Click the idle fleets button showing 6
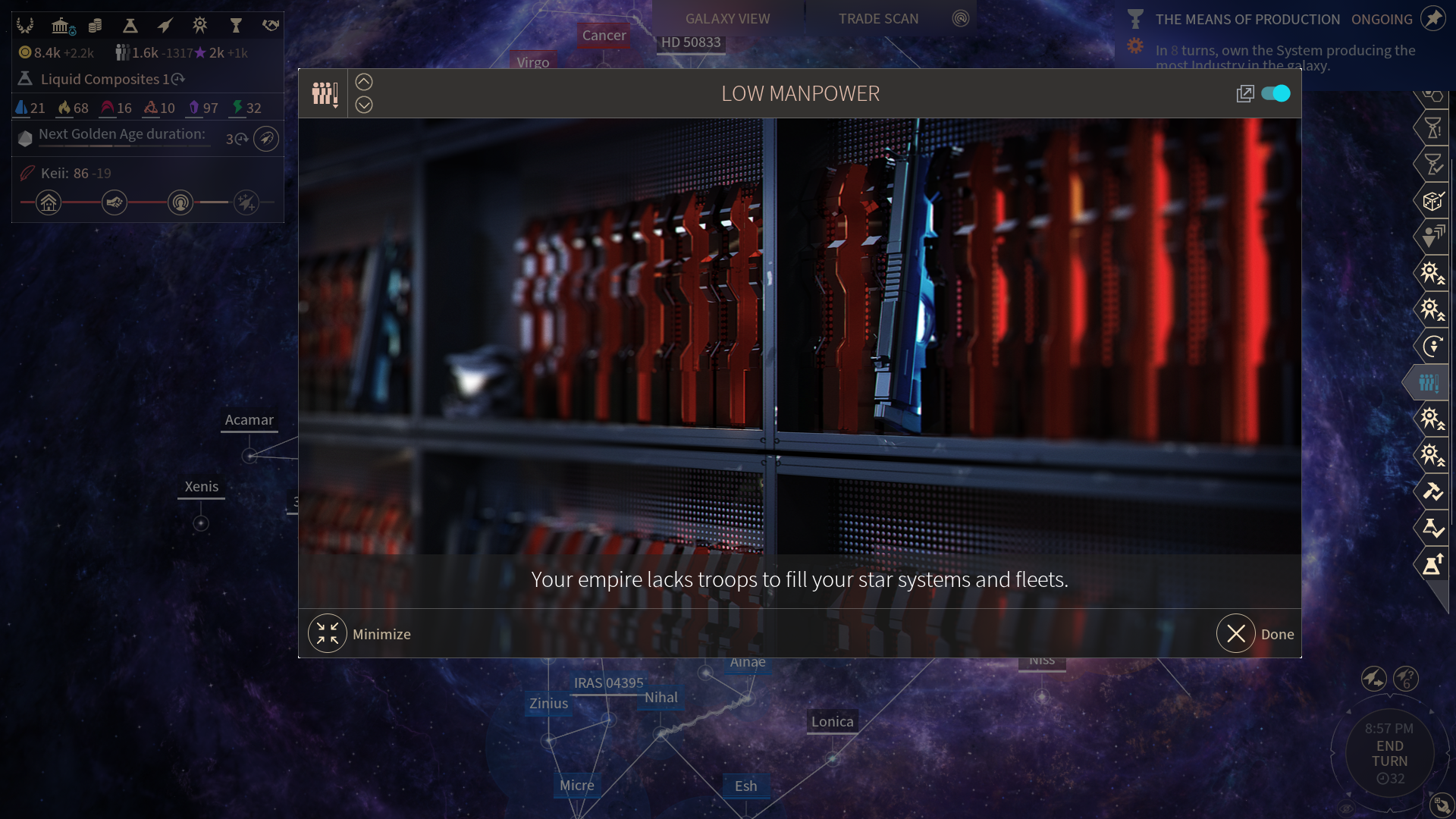Screen dimensions: 1456x819 [x=1406, y=678]
